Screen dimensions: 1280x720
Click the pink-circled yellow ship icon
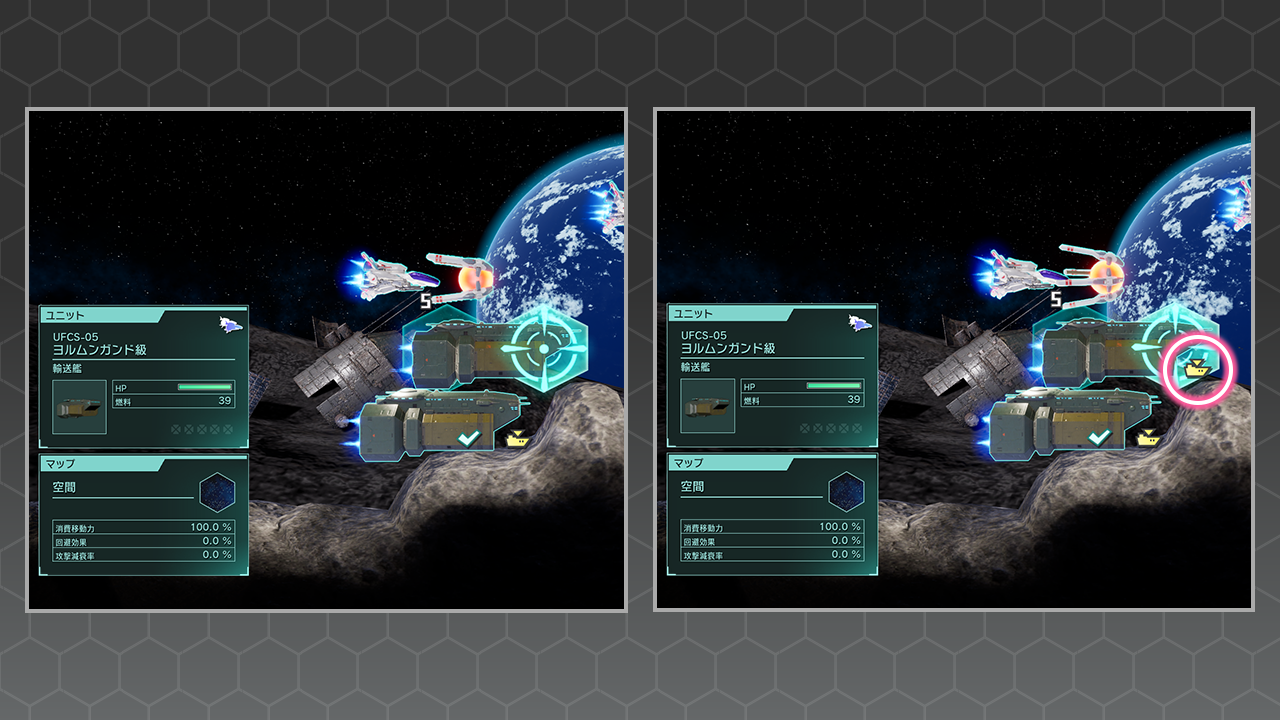[x=1195, y=370]
